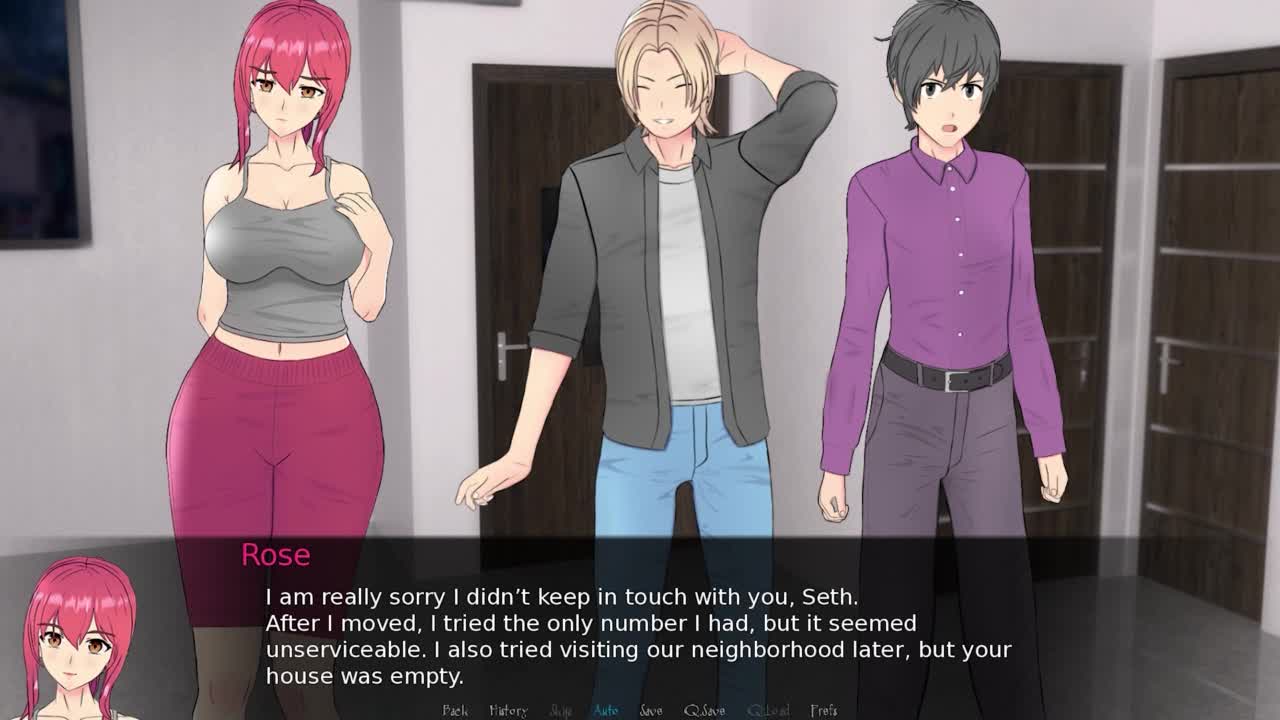Quick load with Q.Load
1280x720 pixels.
click(x=768, y=710)
